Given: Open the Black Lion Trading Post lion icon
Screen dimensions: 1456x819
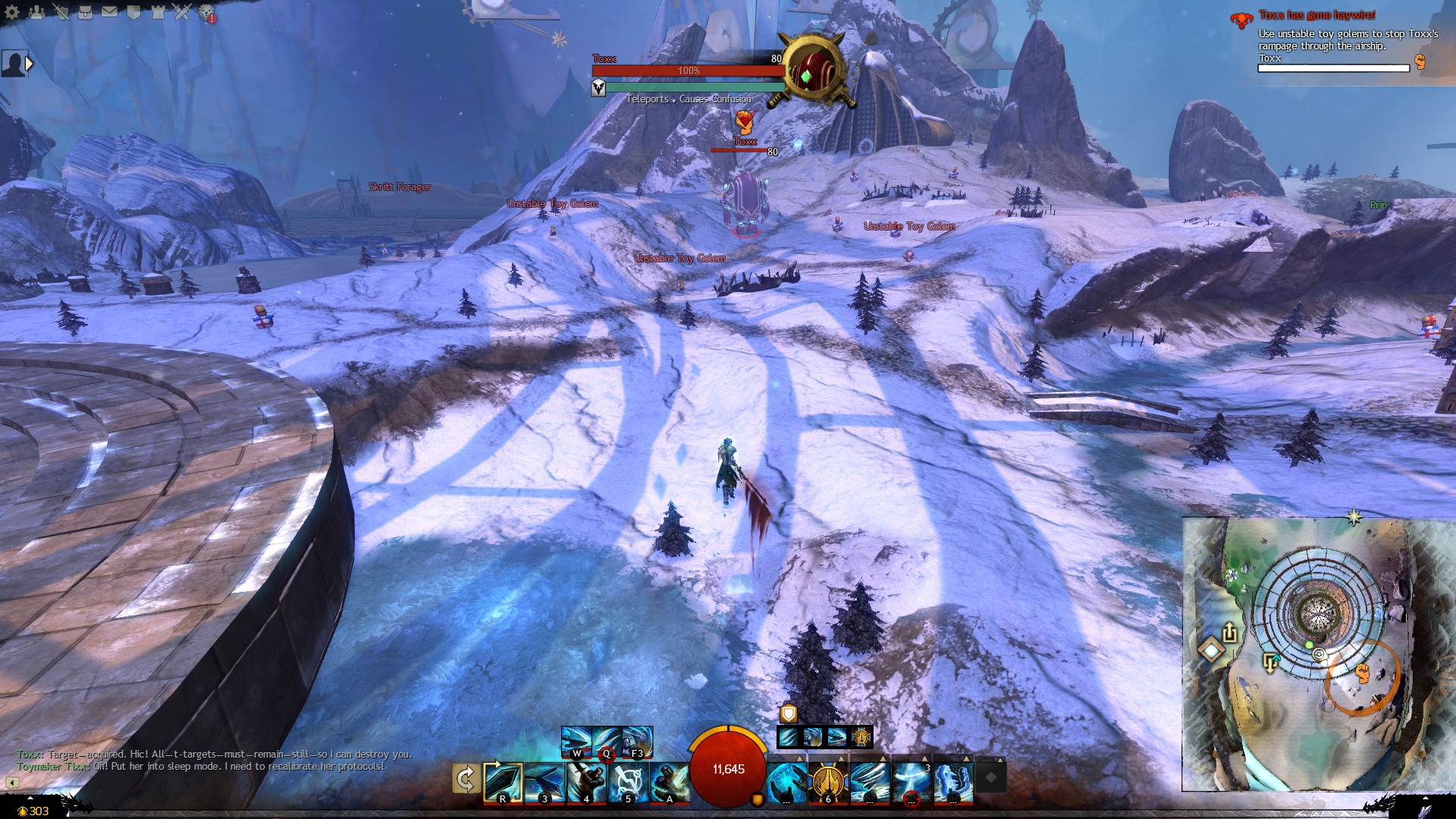Looking at the screenshot, I should [206, 12].
